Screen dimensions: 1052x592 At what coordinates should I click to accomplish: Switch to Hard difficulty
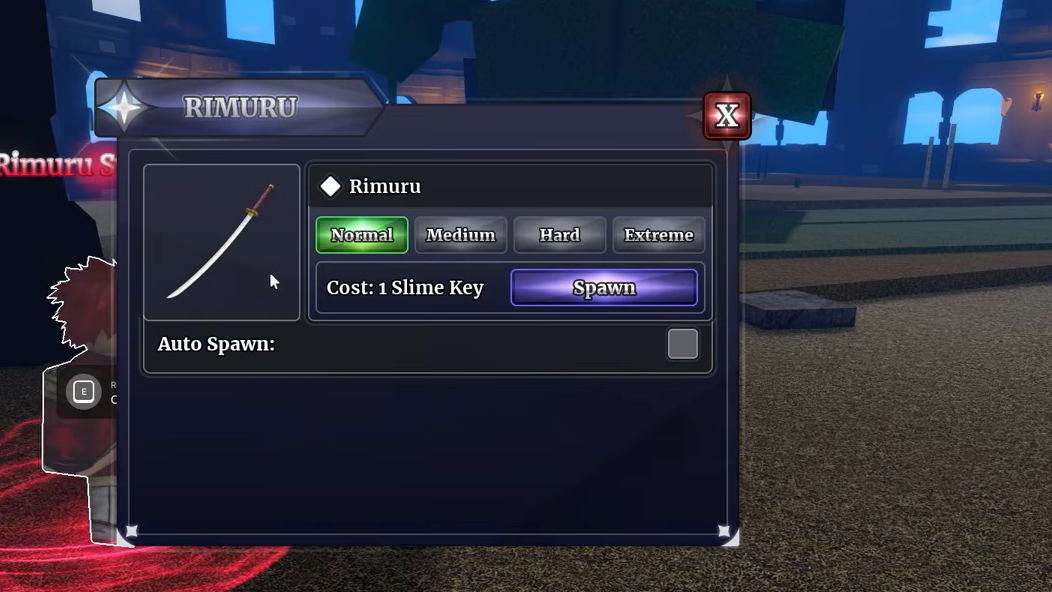coord(559,235)
